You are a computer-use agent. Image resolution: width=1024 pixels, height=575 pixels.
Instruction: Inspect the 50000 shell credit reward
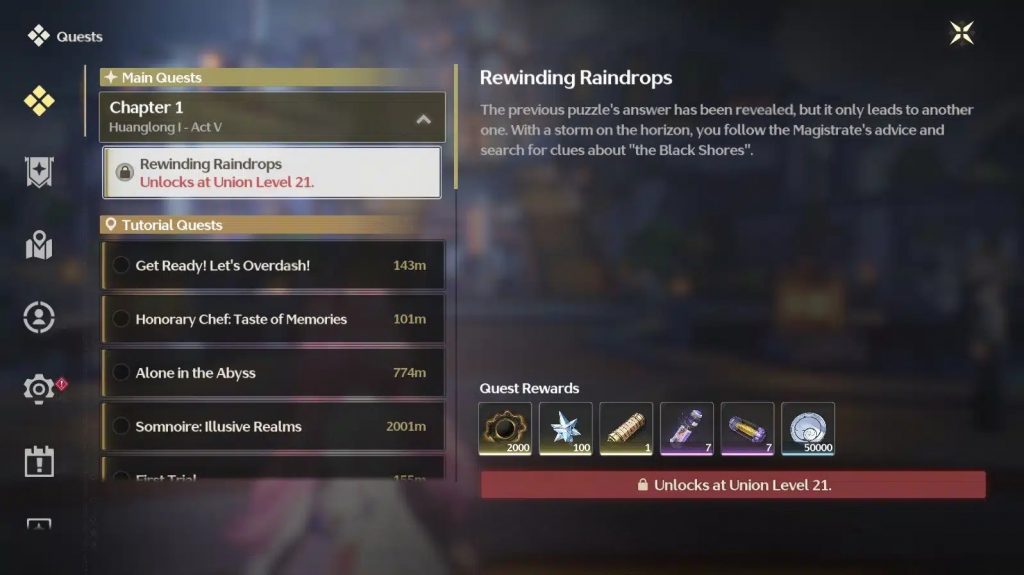808,429
